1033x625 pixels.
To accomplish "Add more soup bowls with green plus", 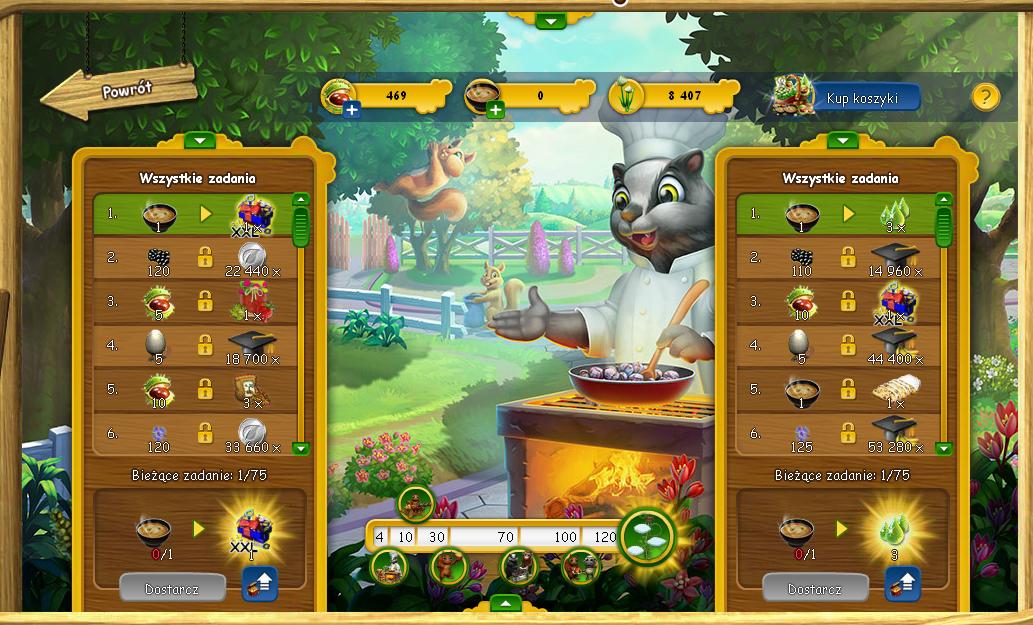I will [495, 109].
